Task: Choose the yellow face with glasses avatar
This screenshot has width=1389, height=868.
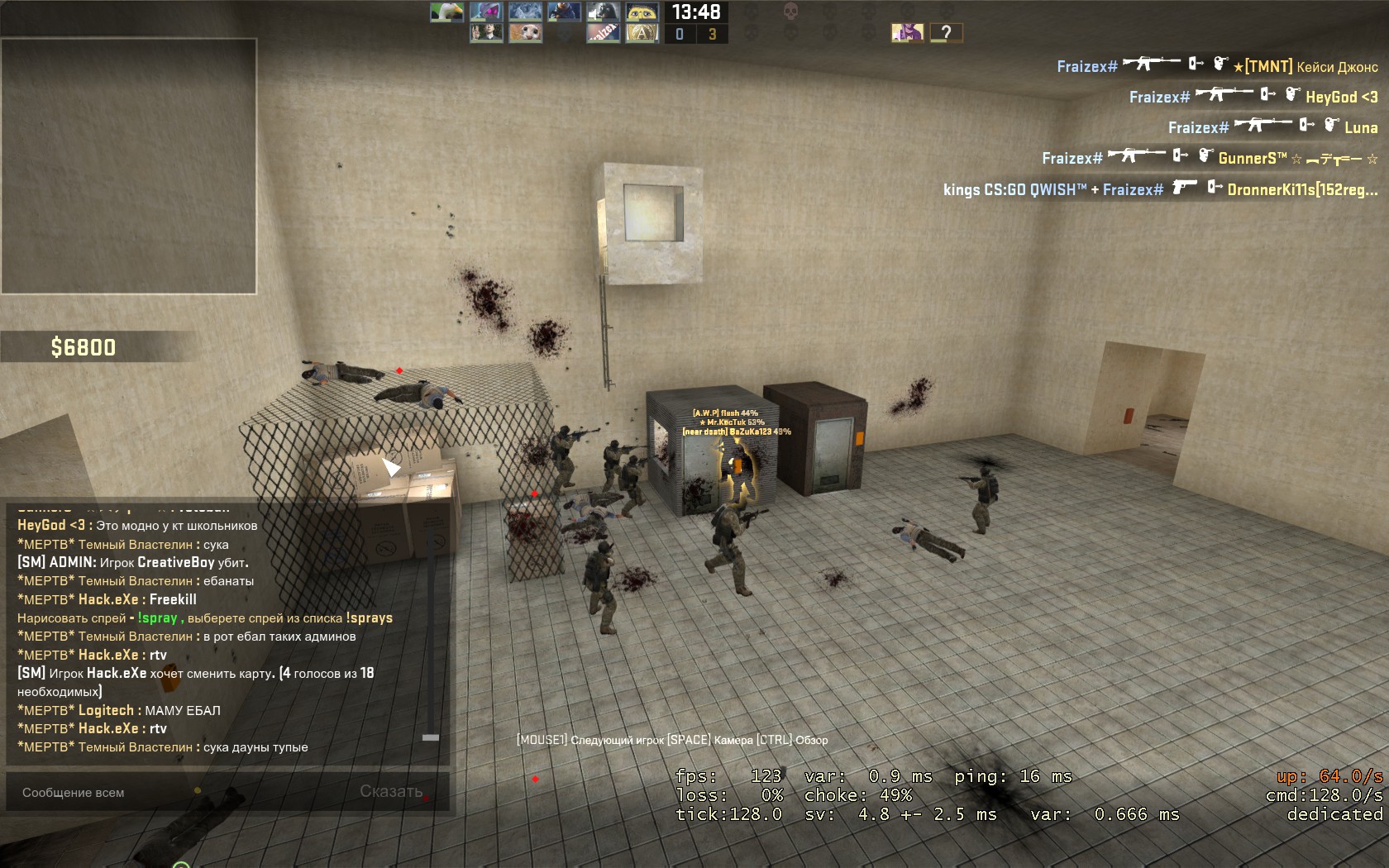Action: 642,12
